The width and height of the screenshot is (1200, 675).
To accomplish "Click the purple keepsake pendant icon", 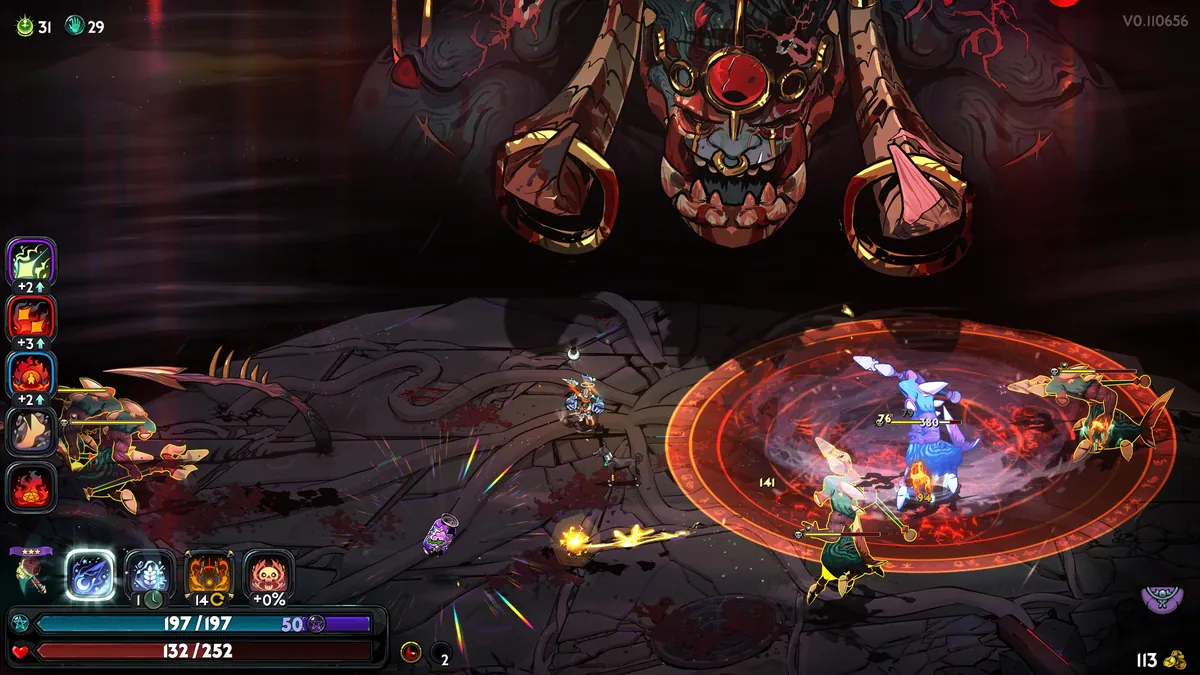I will point(1160,600).
